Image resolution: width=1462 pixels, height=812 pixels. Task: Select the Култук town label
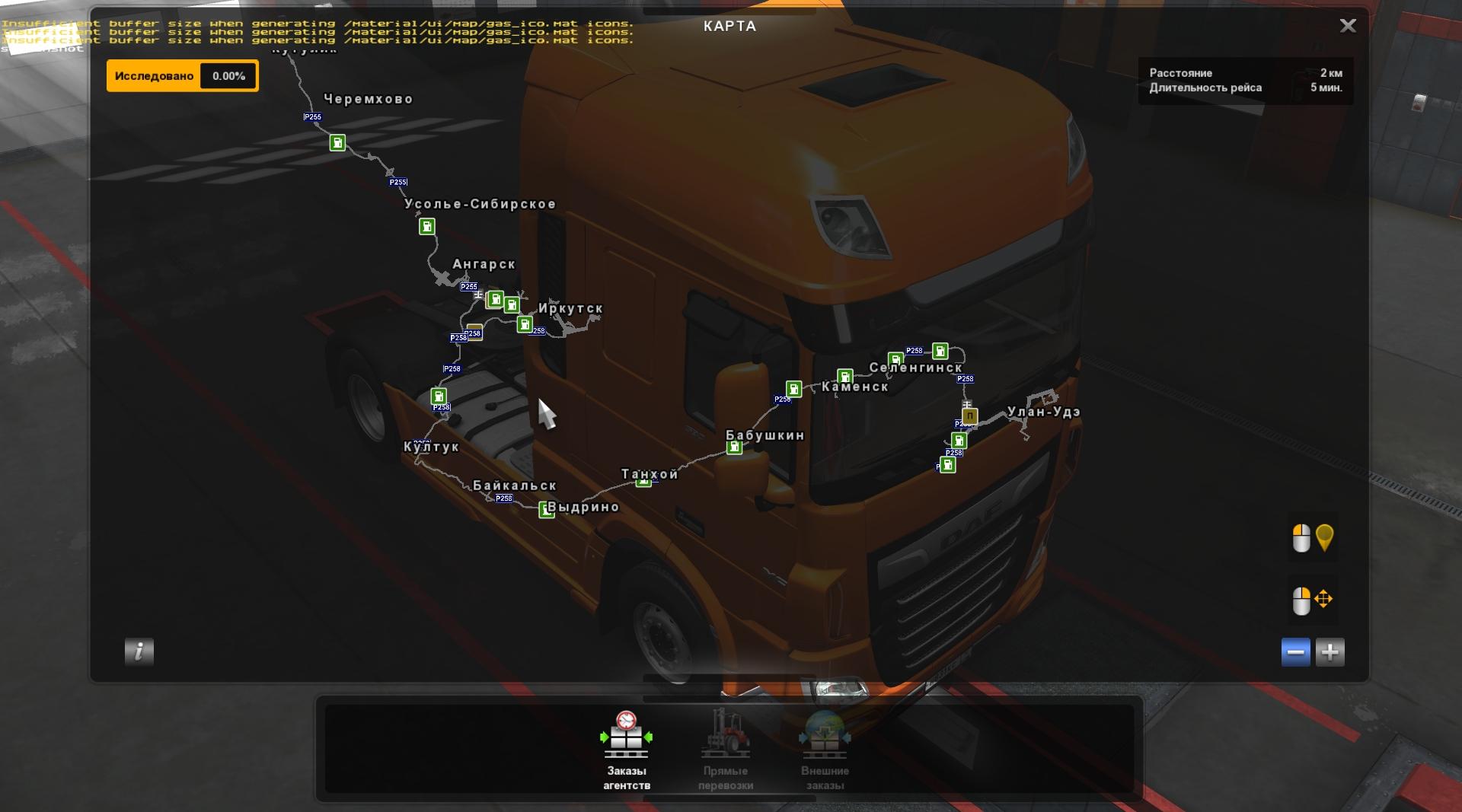tap(431, 447)
